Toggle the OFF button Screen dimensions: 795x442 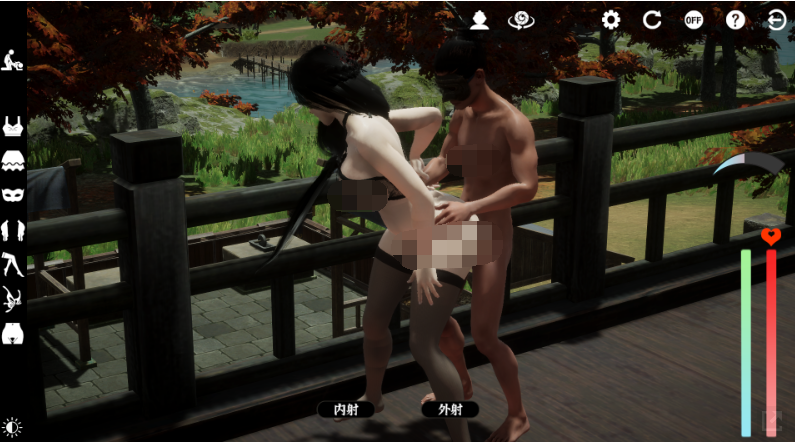[694, 20]
